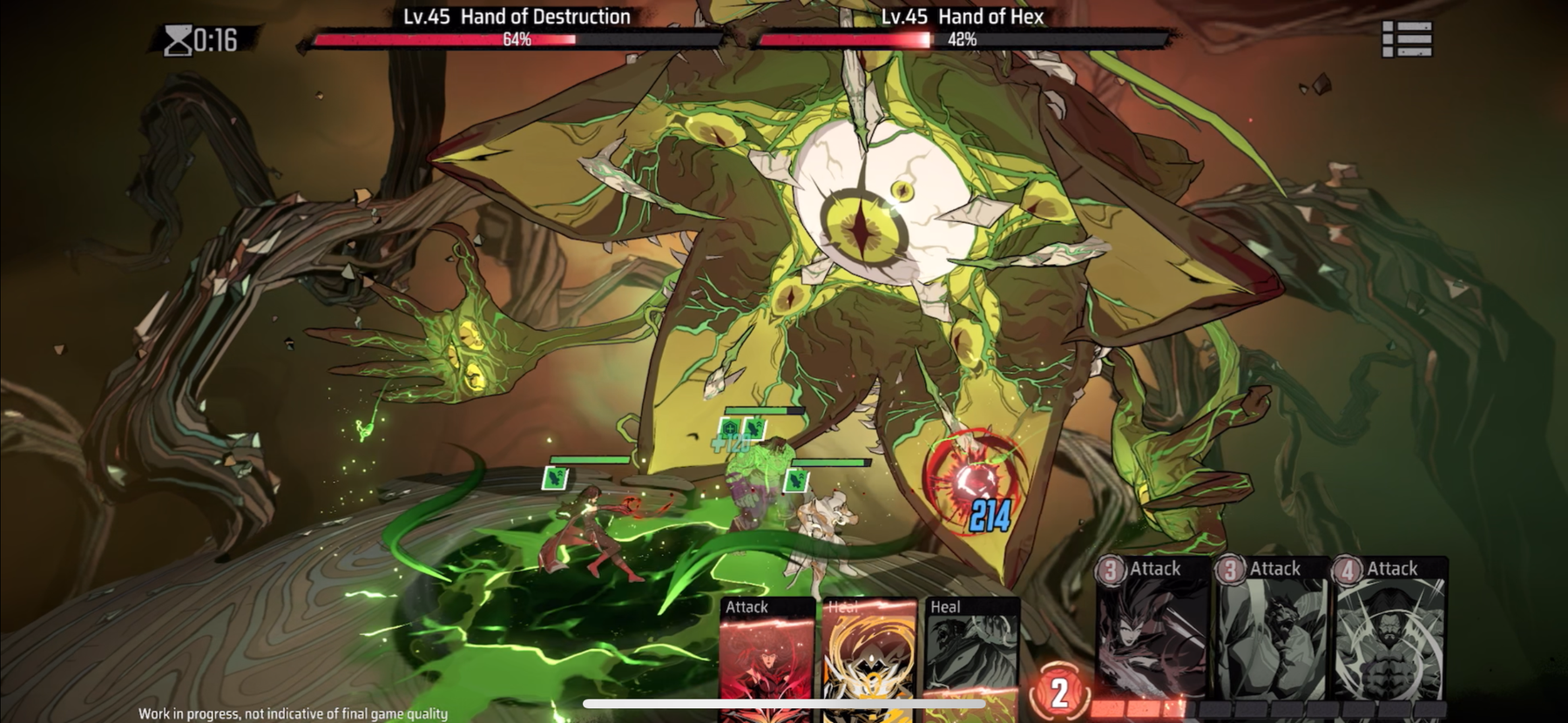Click the red orb energy counter showing 2

pos(1059,693)
